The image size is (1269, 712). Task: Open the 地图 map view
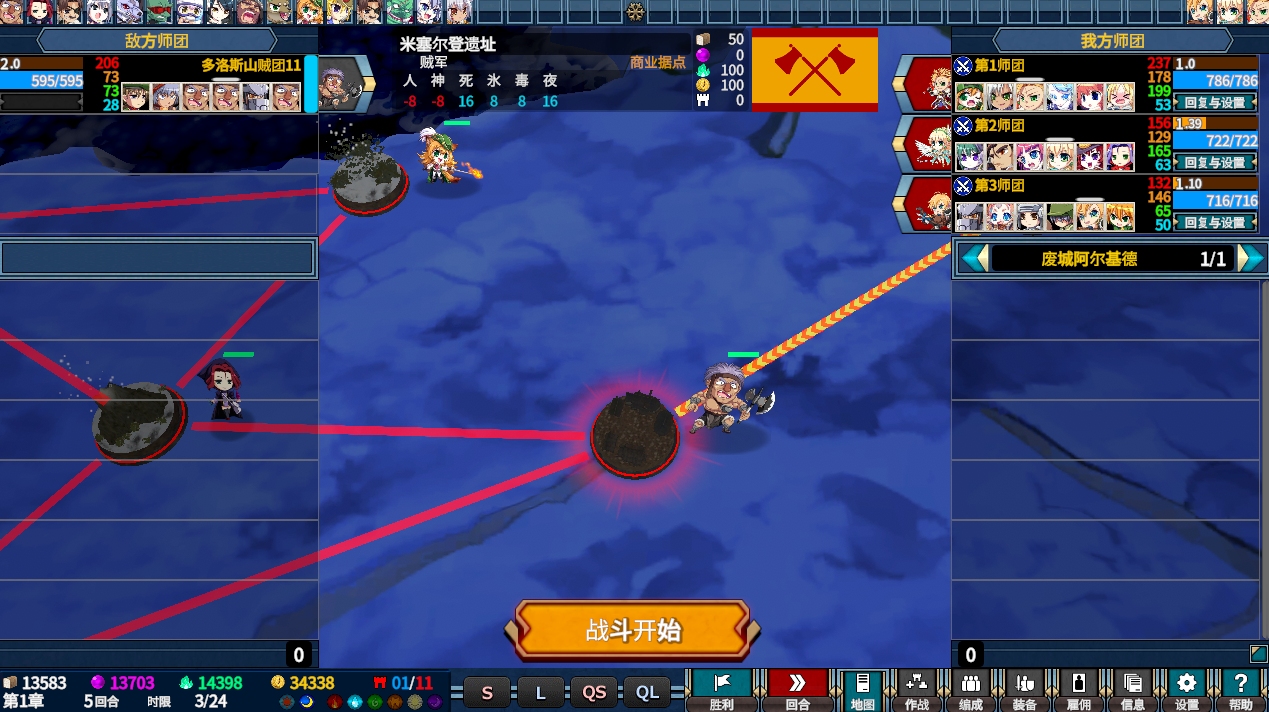(863, 690)
